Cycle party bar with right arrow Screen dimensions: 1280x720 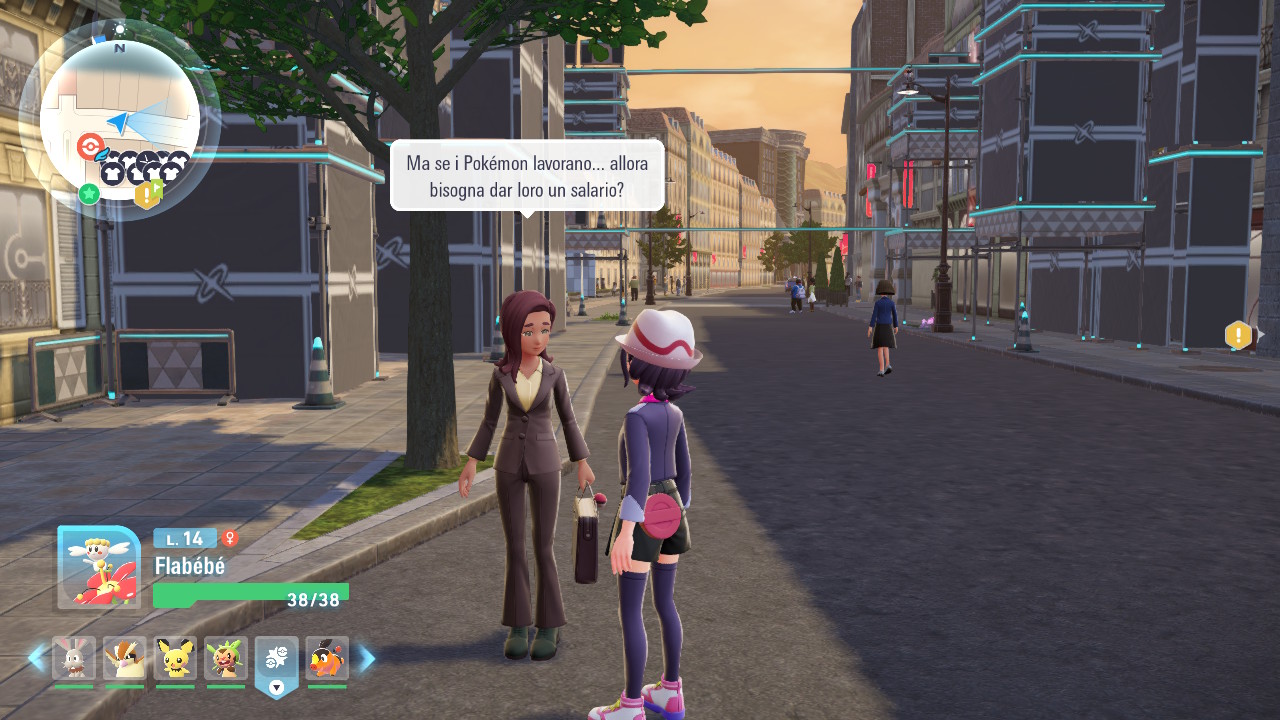pyautogui.click(x=367, y=658)
